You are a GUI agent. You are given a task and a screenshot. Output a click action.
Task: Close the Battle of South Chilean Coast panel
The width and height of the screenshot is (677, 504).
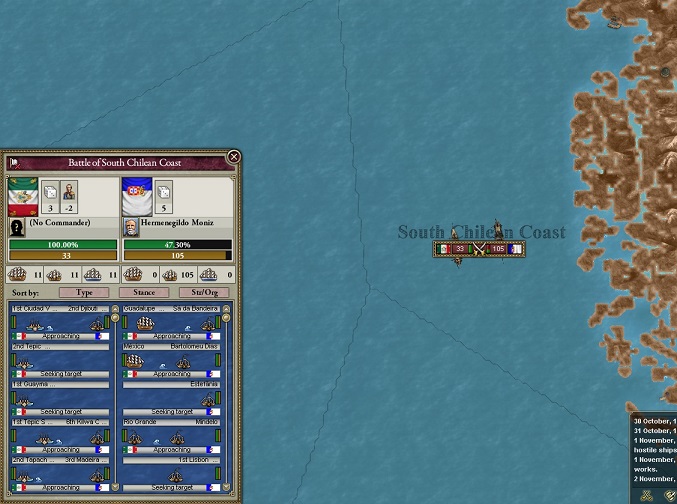click(x=233, y=157)
